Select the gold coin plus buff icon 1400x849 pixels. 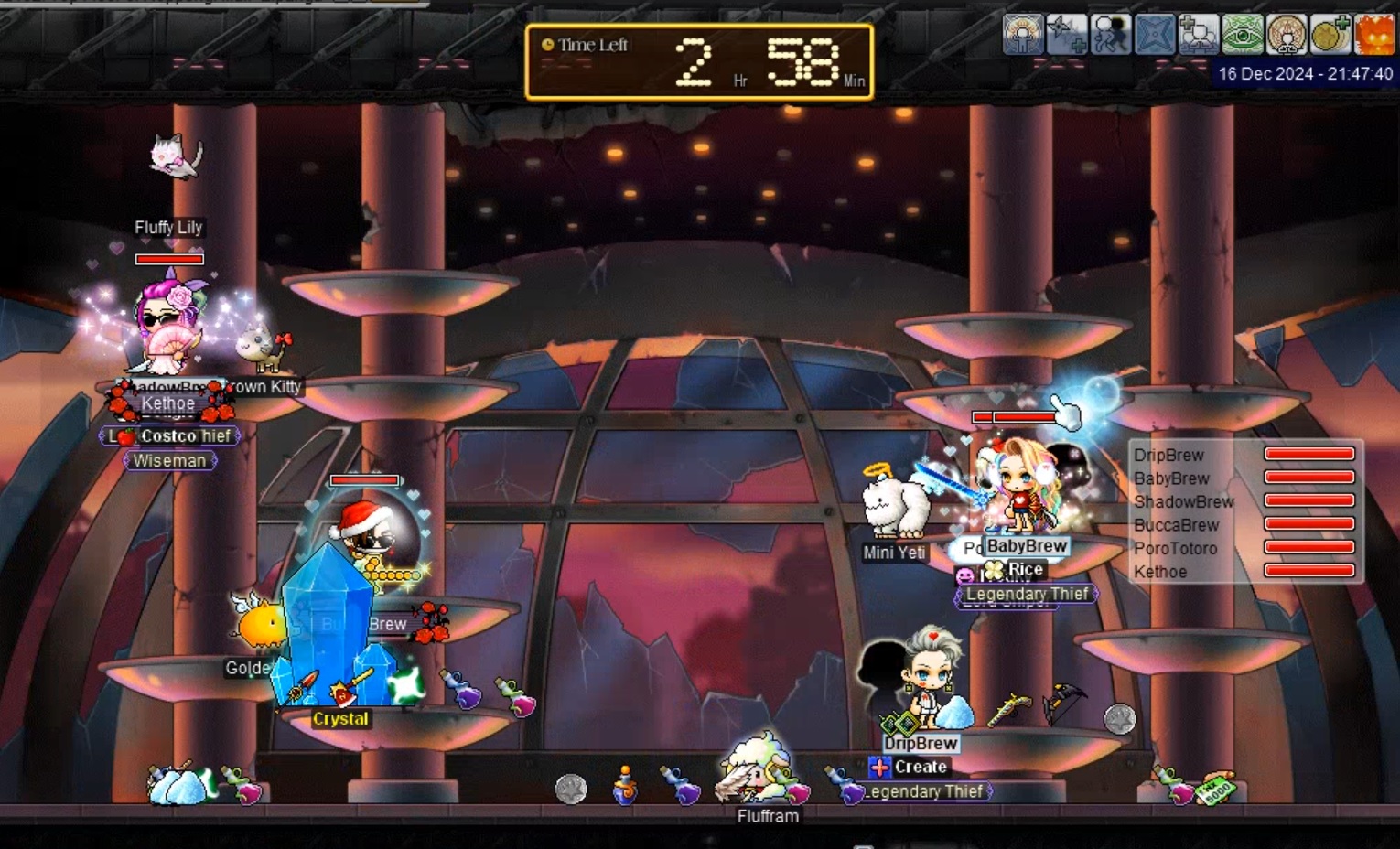(x=1330, y=36)
